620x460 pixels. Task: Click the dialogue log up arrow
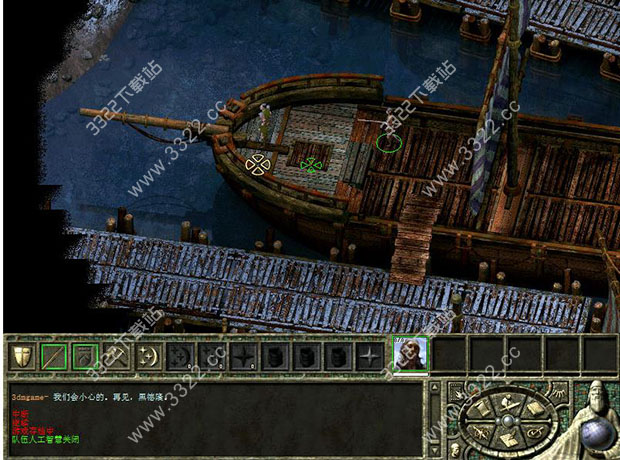(x=434, y=388)
